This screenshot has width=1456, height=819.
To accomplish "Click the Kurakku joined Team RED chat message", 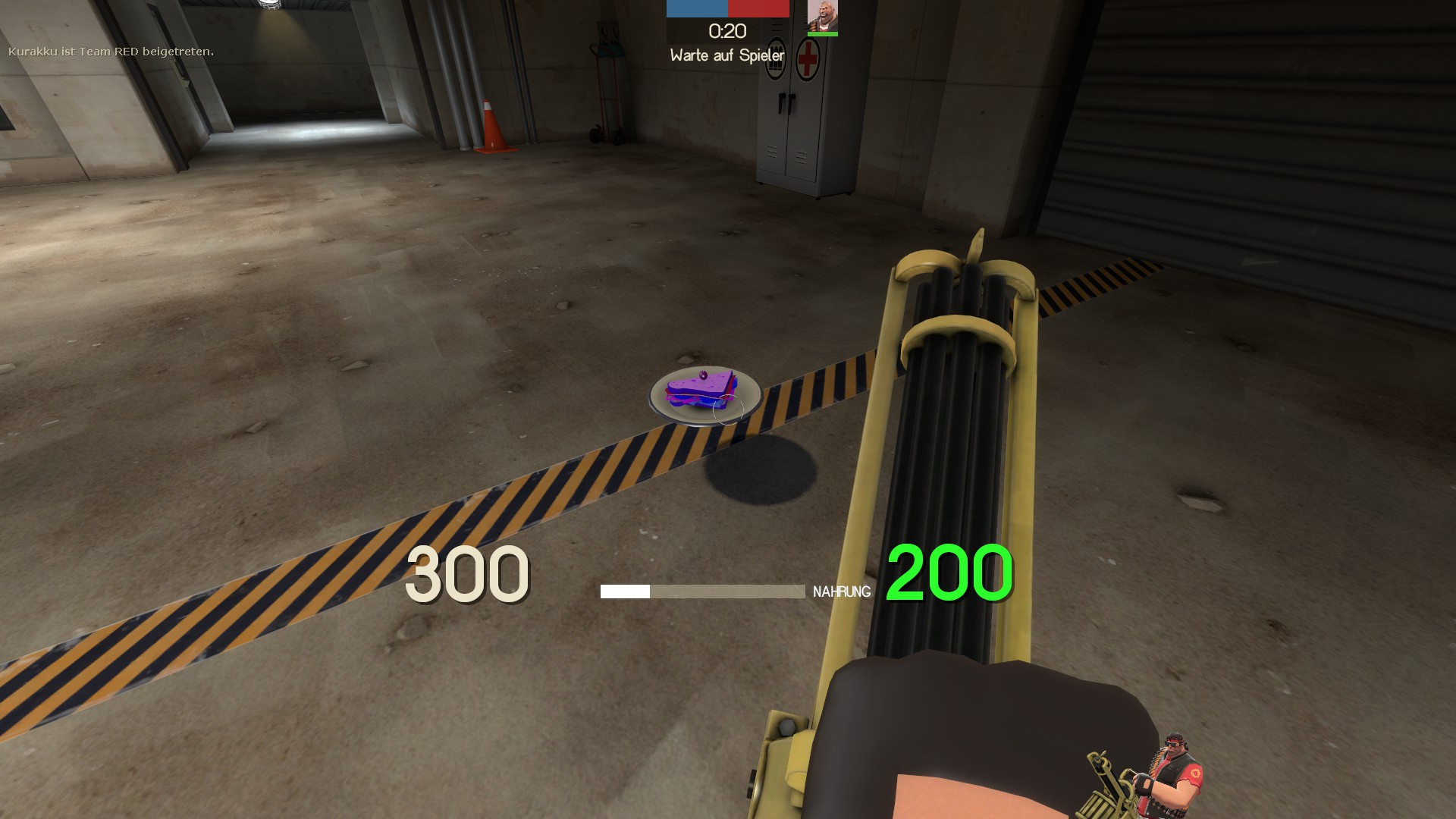I will click(111, 52).
